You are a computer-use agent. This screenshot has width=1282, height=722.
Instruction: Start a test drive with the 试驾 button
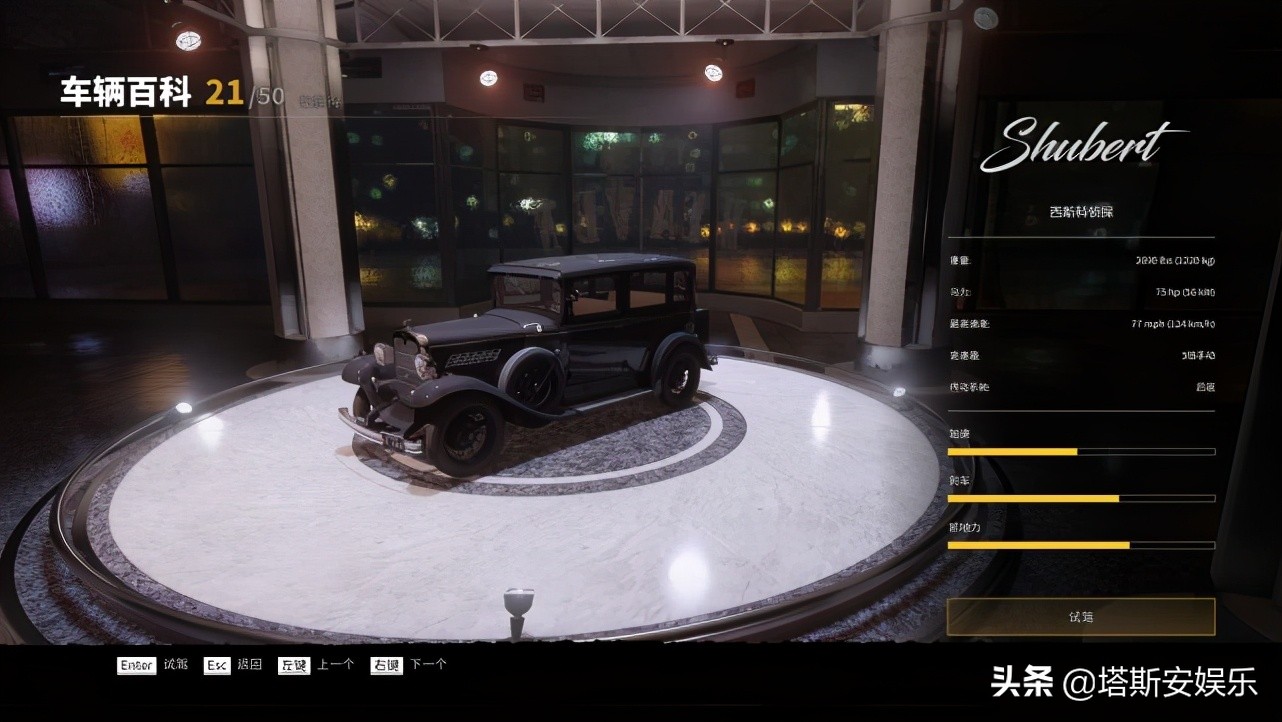tap(1081, 616)
